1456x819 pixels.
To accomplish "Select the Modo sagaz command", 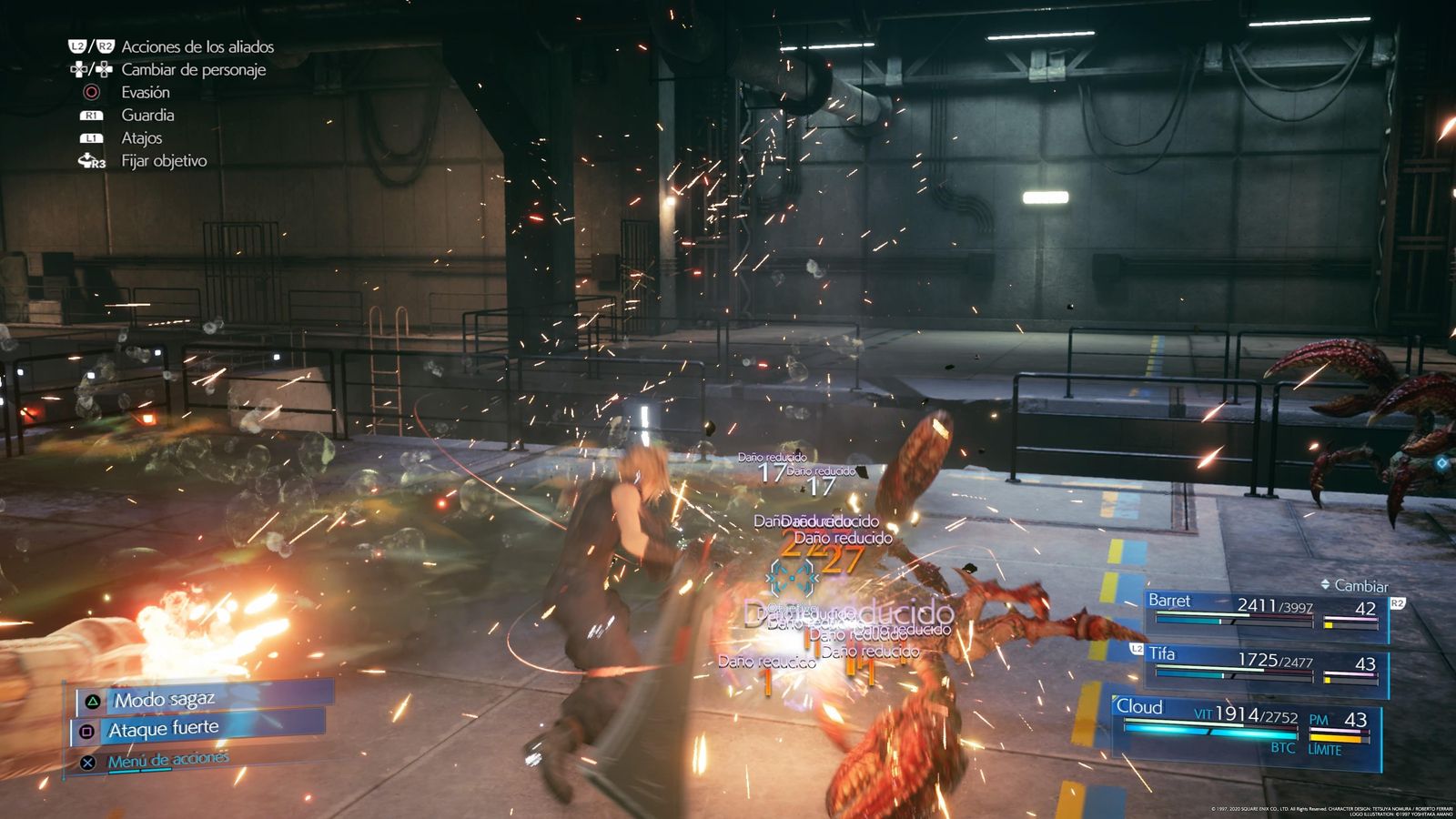I will pyautogui.click(x=164, y=700).
